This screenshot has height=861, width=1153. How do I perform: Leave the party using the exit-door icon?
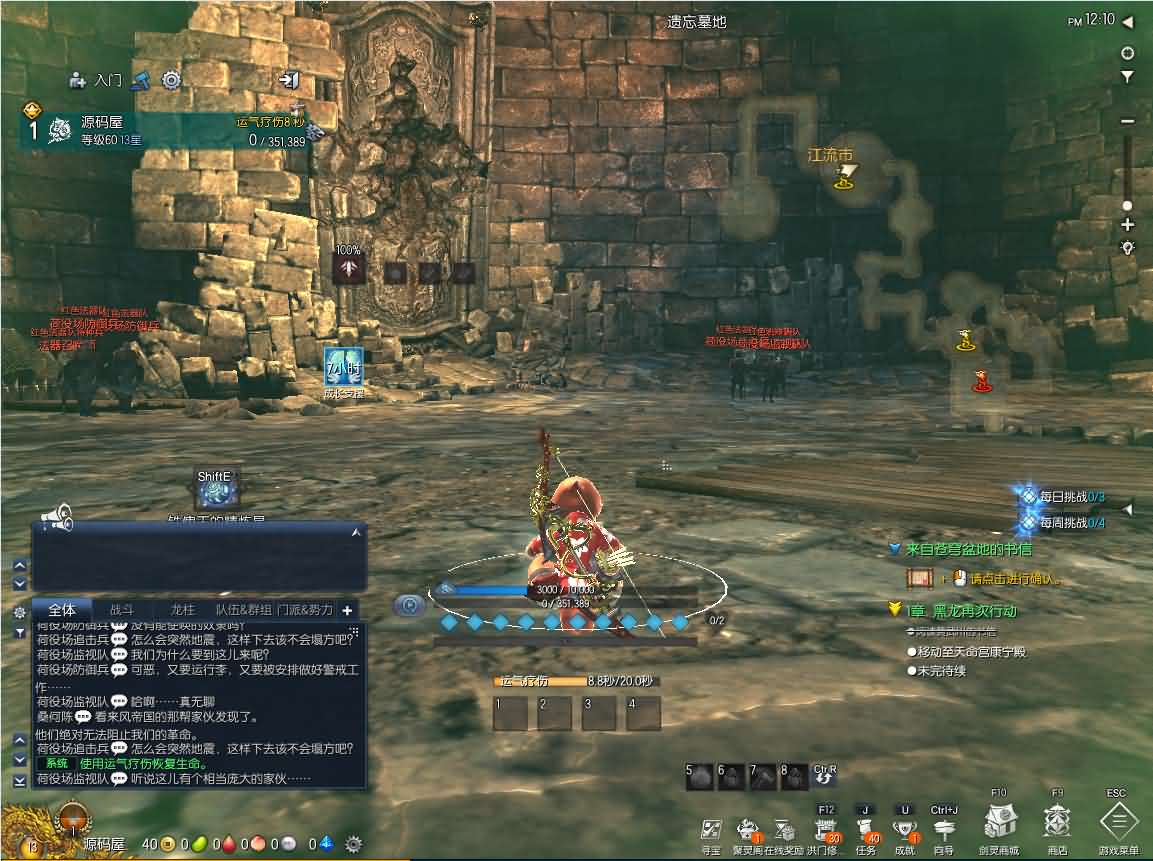coord(288,80)
